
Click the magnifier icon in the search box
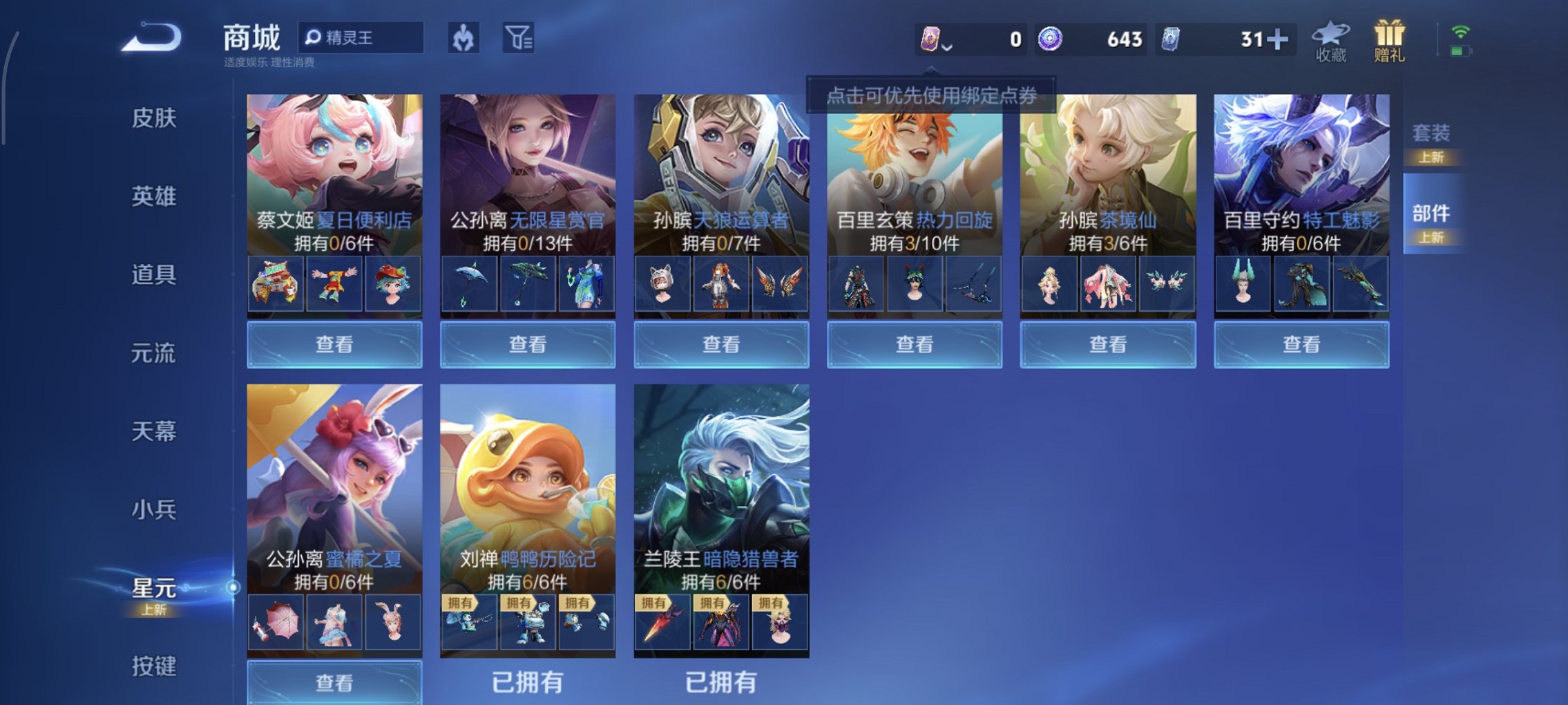point(314,37)
